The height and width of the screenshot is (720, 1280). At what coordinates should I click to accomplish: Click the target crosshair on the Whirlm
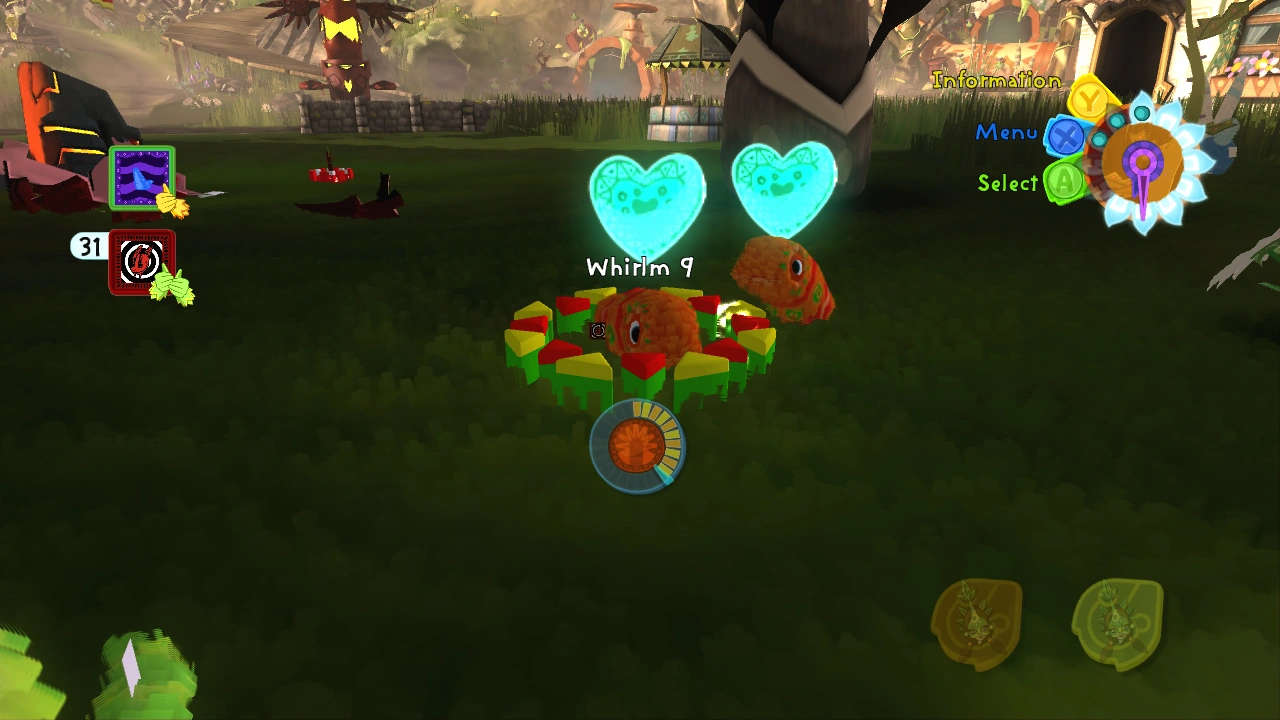coord(597,330)
